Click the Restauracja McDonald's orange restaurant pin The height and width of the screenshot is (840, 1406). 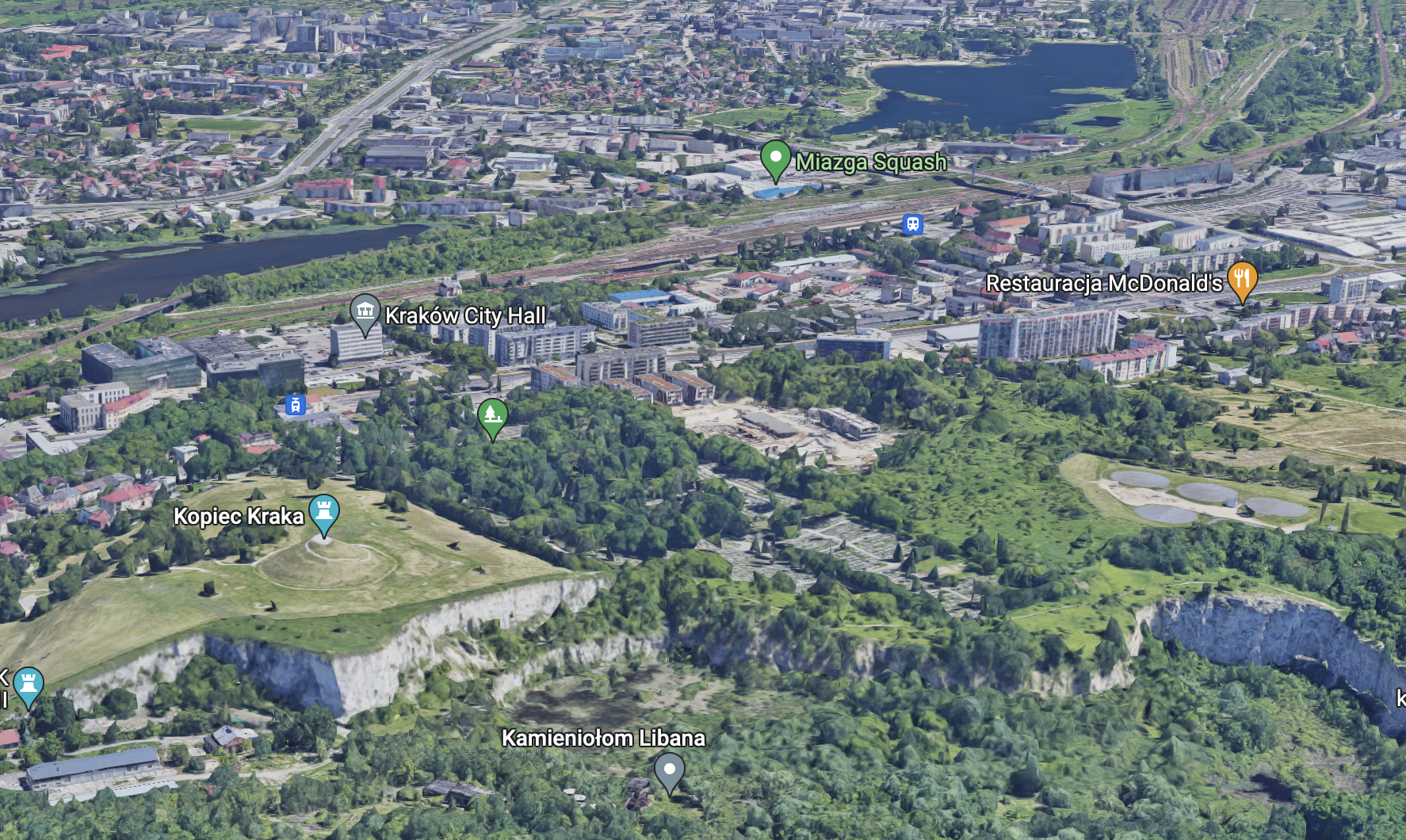point(1242,281)
